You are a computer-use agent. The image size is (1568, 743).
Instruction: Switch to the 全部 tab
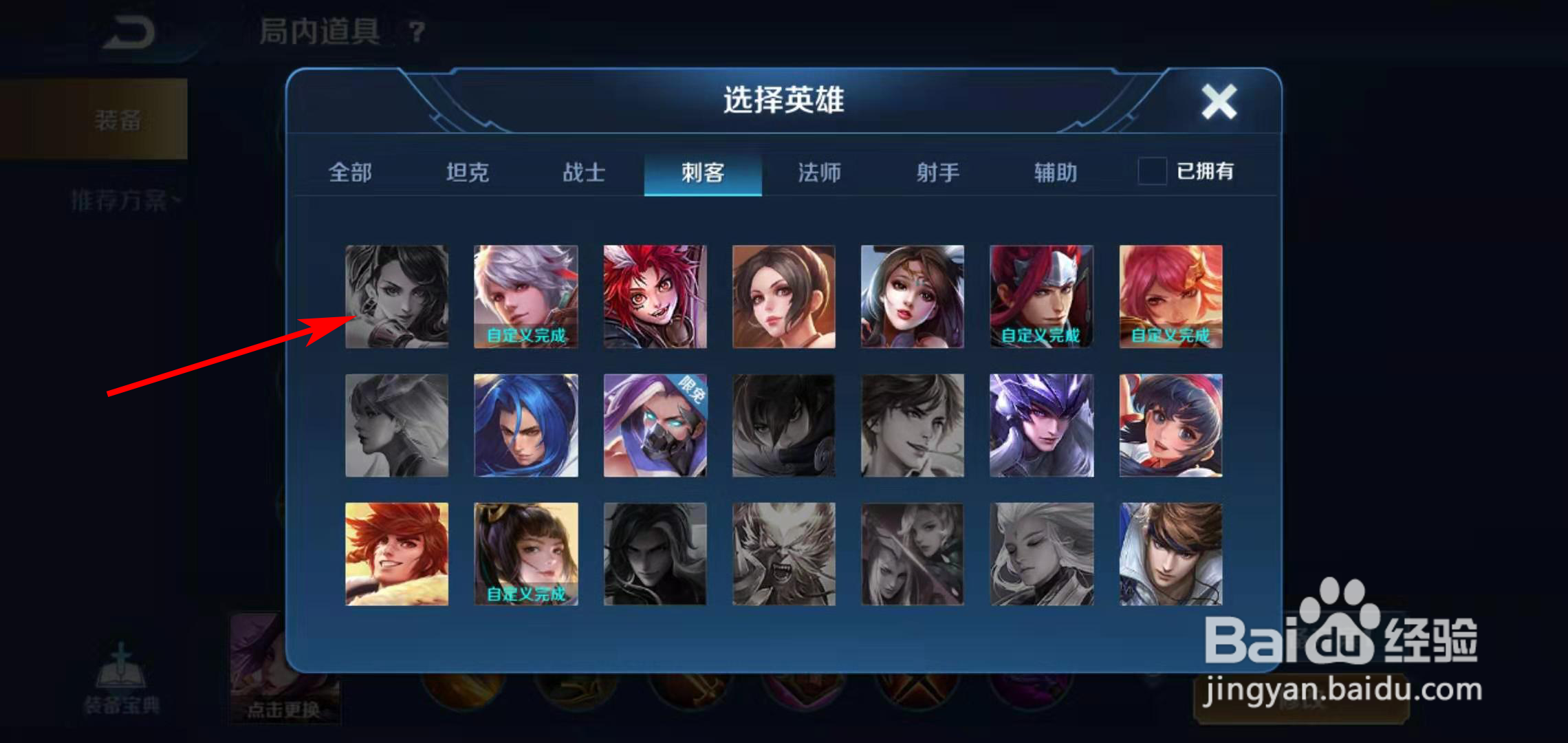(351, 173)
